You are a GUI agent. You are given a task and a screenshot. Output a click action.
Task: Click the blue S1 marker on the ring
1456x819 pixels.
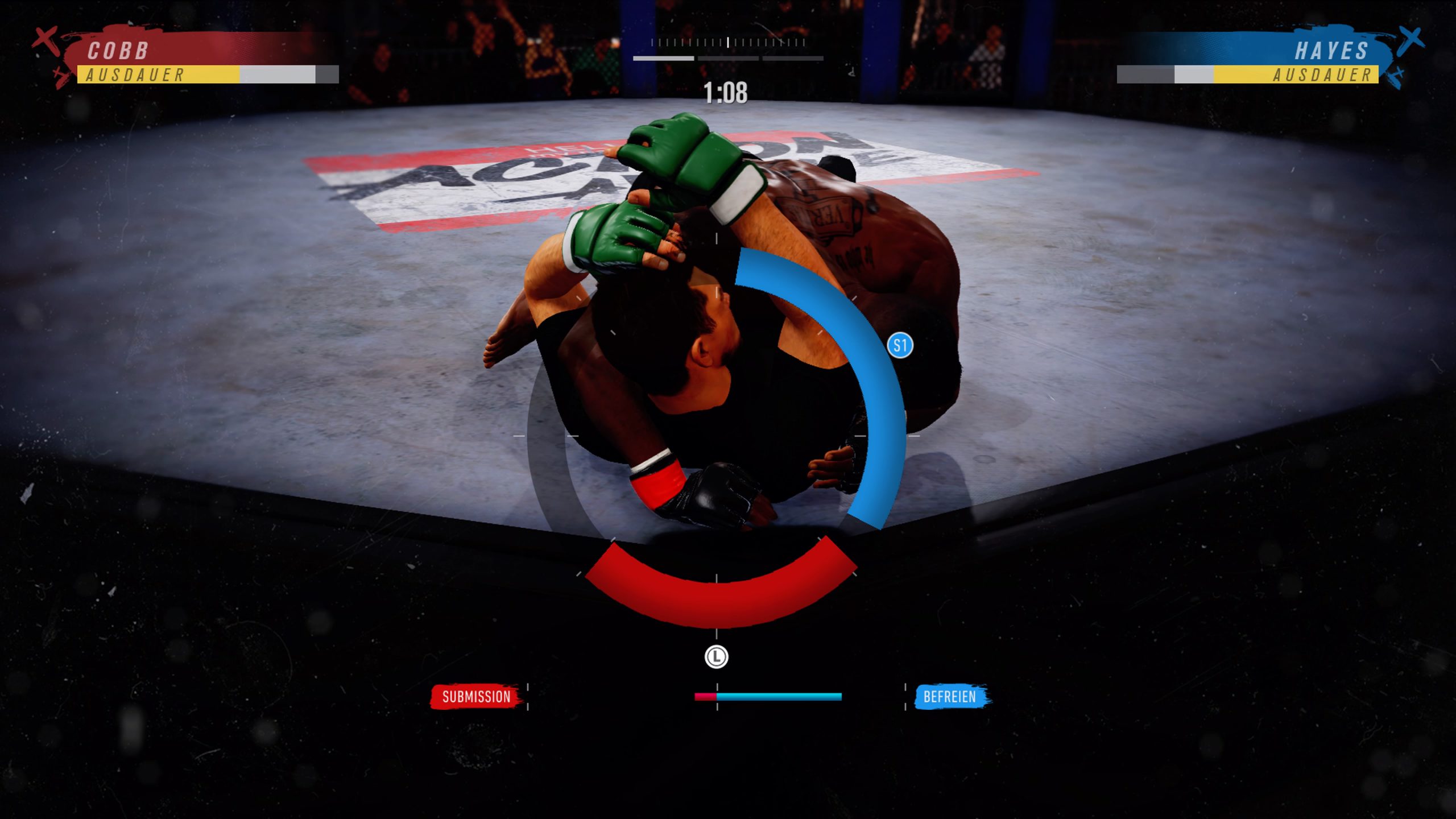tap(900, 345)
